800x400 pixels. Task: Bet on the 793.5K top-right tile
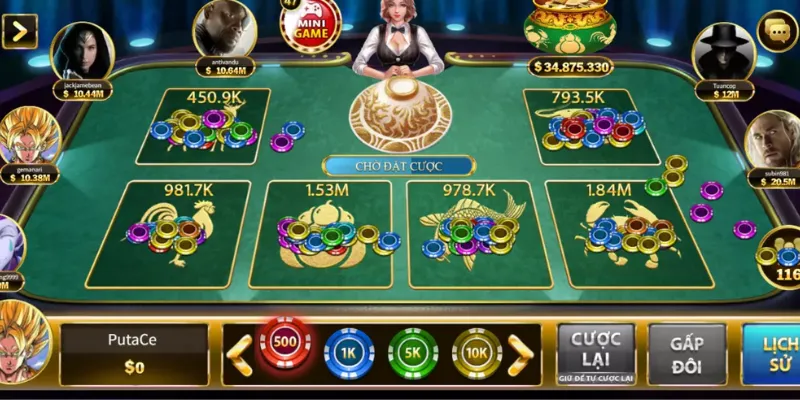coord(592,127)
